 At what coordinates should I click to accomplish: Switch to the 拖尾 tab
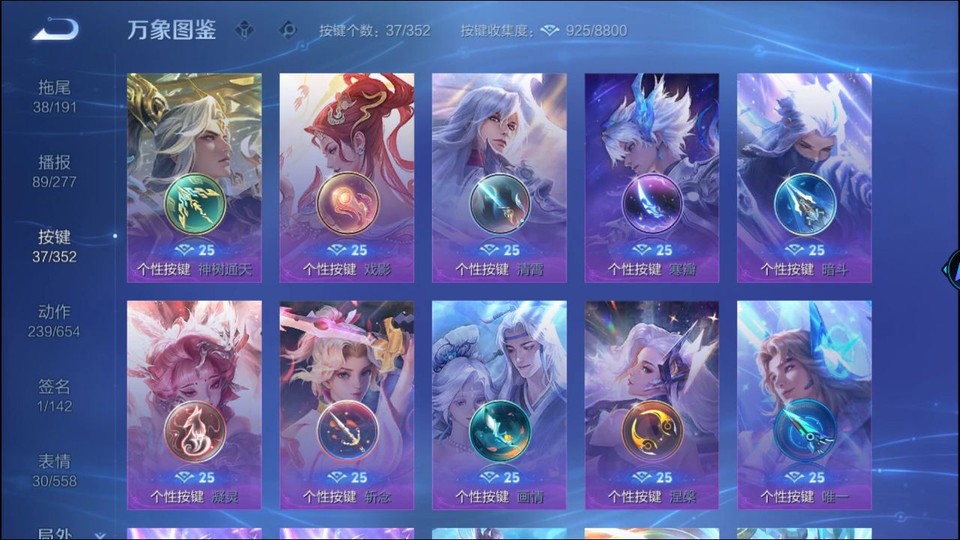click(55, 96)
